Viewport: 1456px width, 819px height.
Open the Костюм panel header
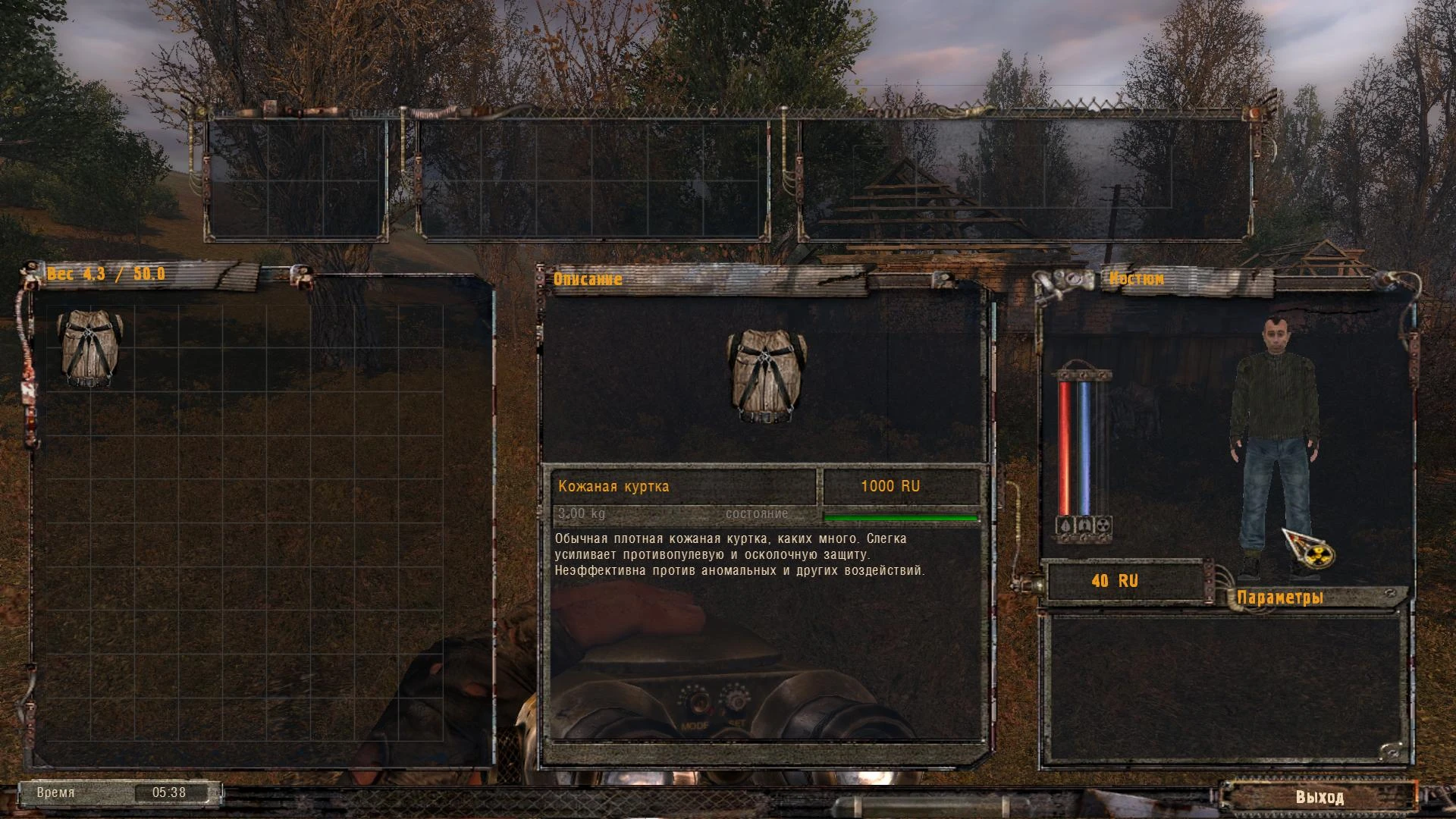click(1137, 279)
